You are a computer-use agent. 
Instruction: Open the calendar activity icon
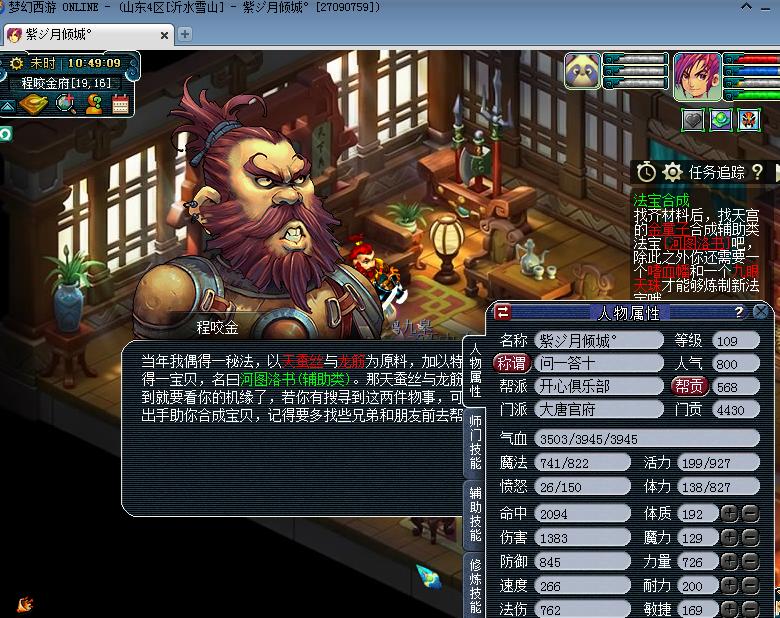(x=121, y=103)
